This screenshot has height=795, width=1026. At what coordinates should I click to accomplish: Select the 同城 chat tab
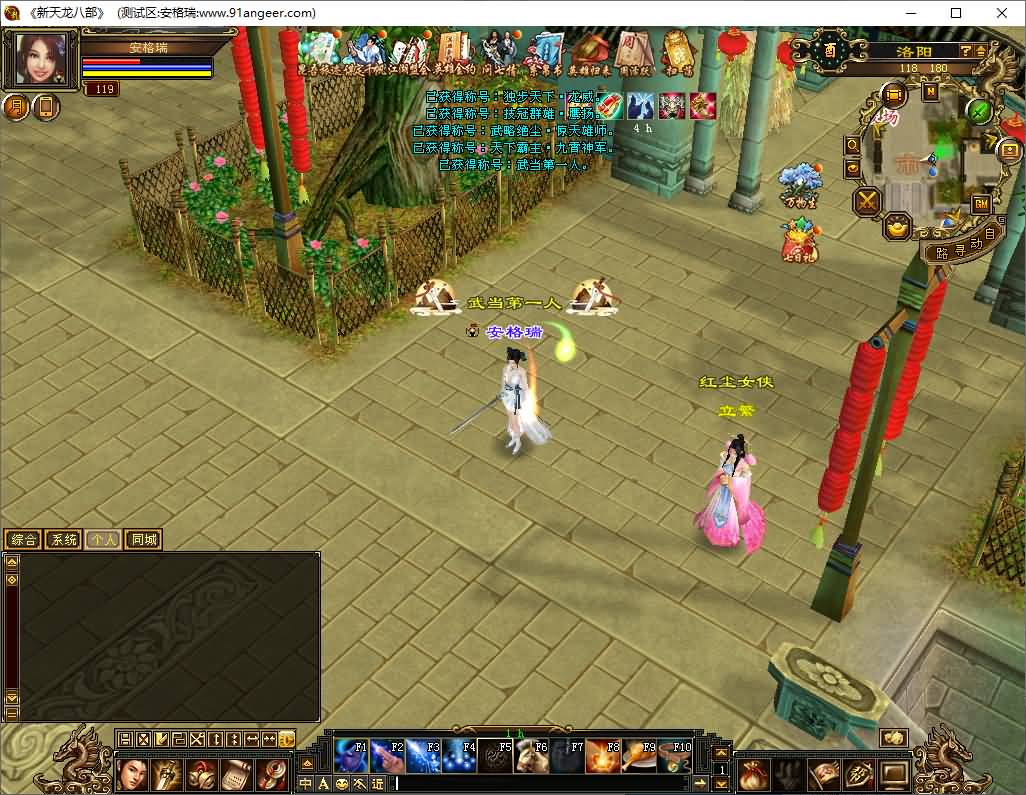[x=143, y=540]
